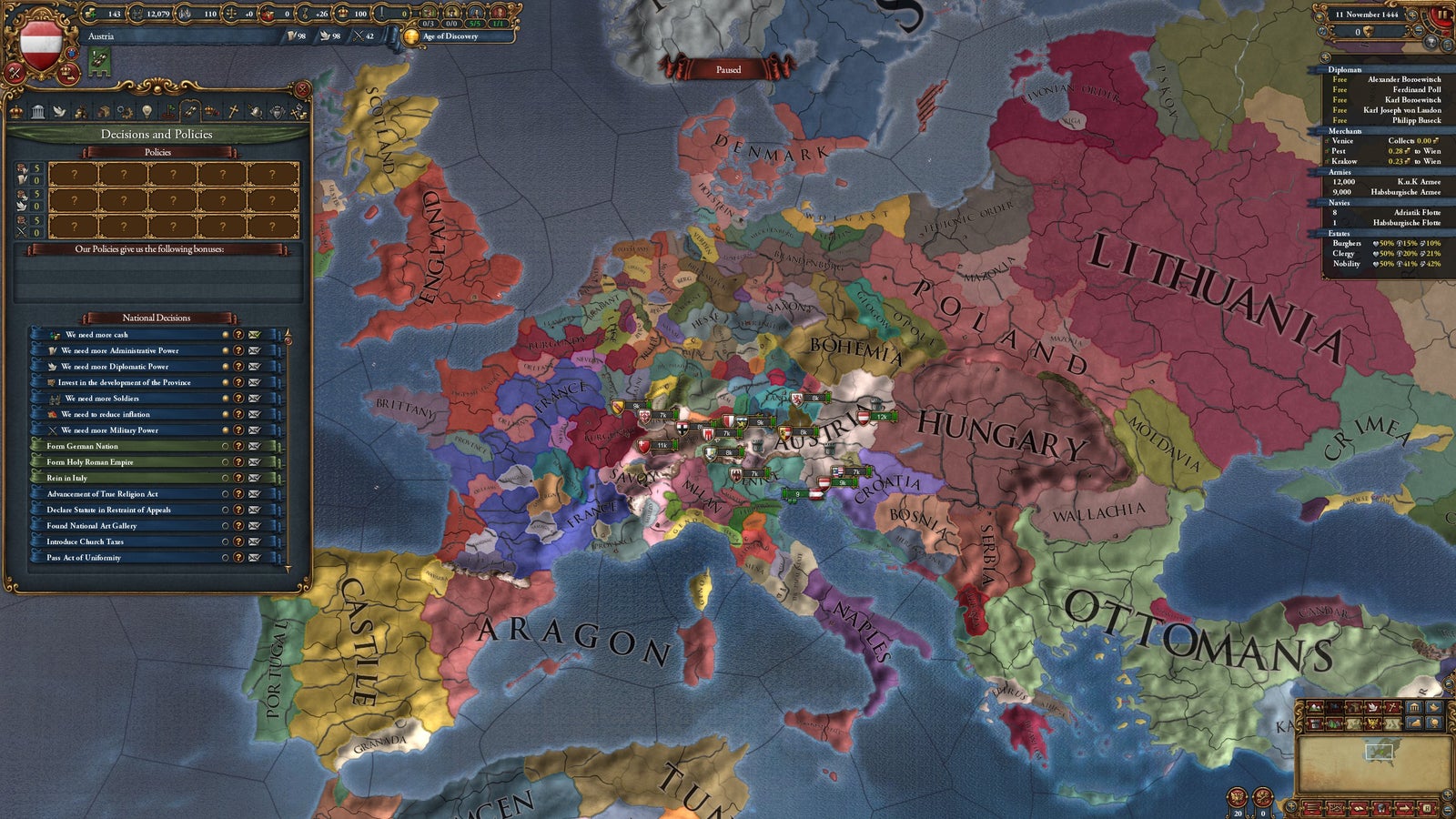Click the Paused banner to resume the game

click(728, 70)
